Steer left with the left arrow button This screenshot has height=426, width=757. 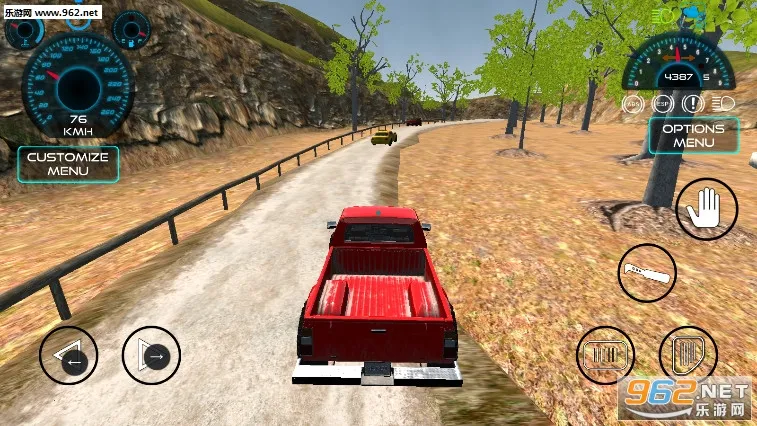[x=70, y=355]
